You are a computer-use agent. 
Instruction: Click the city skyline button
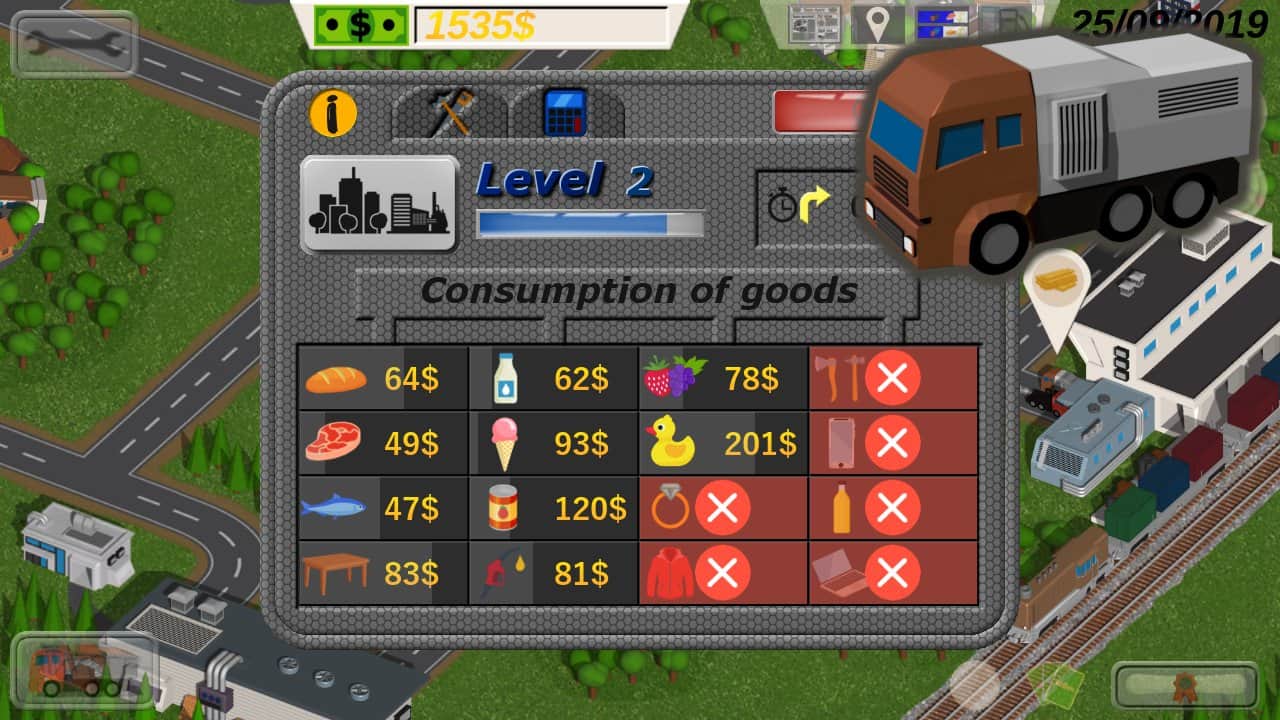coord(379,204)
